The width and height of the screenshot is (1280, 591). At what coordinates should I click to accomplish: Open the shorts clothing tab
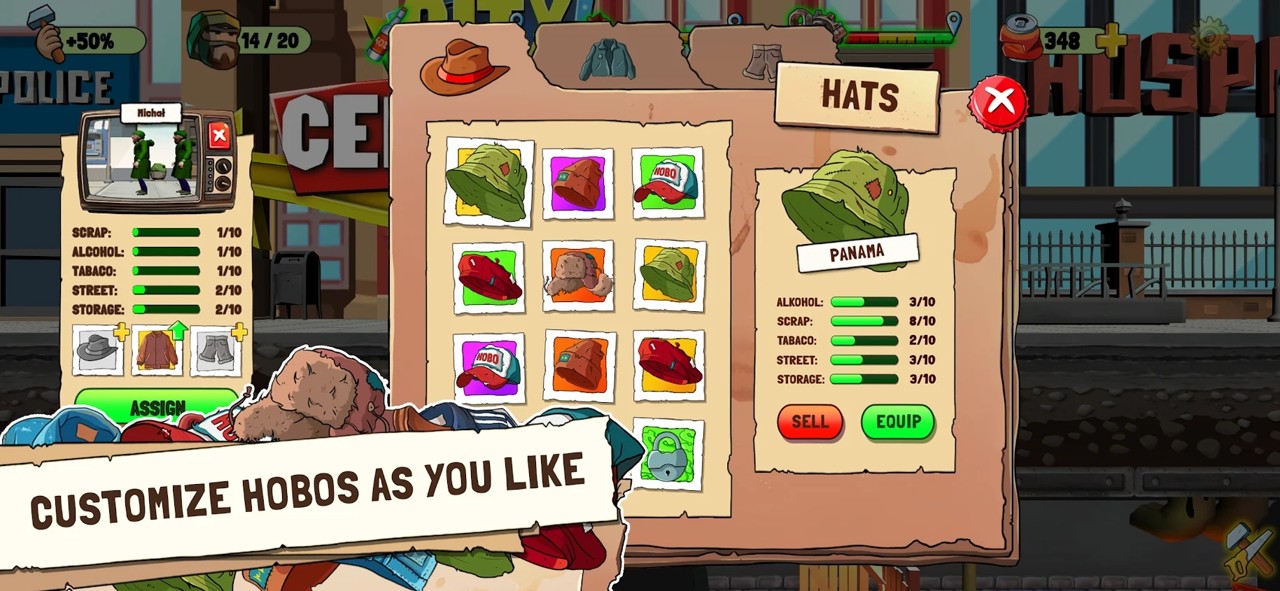coord(762,62)
